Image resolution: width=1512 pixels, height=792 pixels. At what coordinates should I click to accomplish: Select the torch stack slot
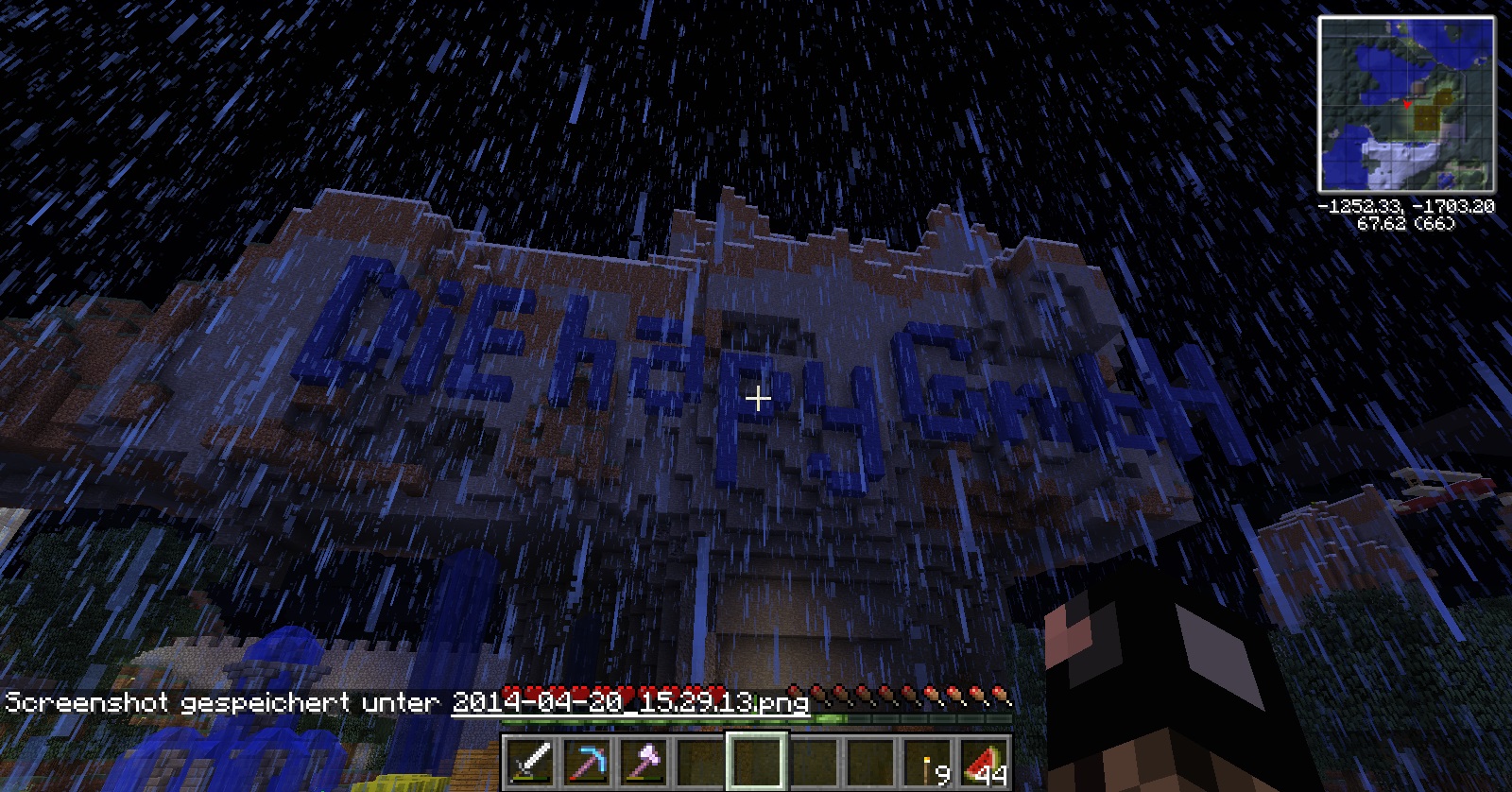coord(927,762)
